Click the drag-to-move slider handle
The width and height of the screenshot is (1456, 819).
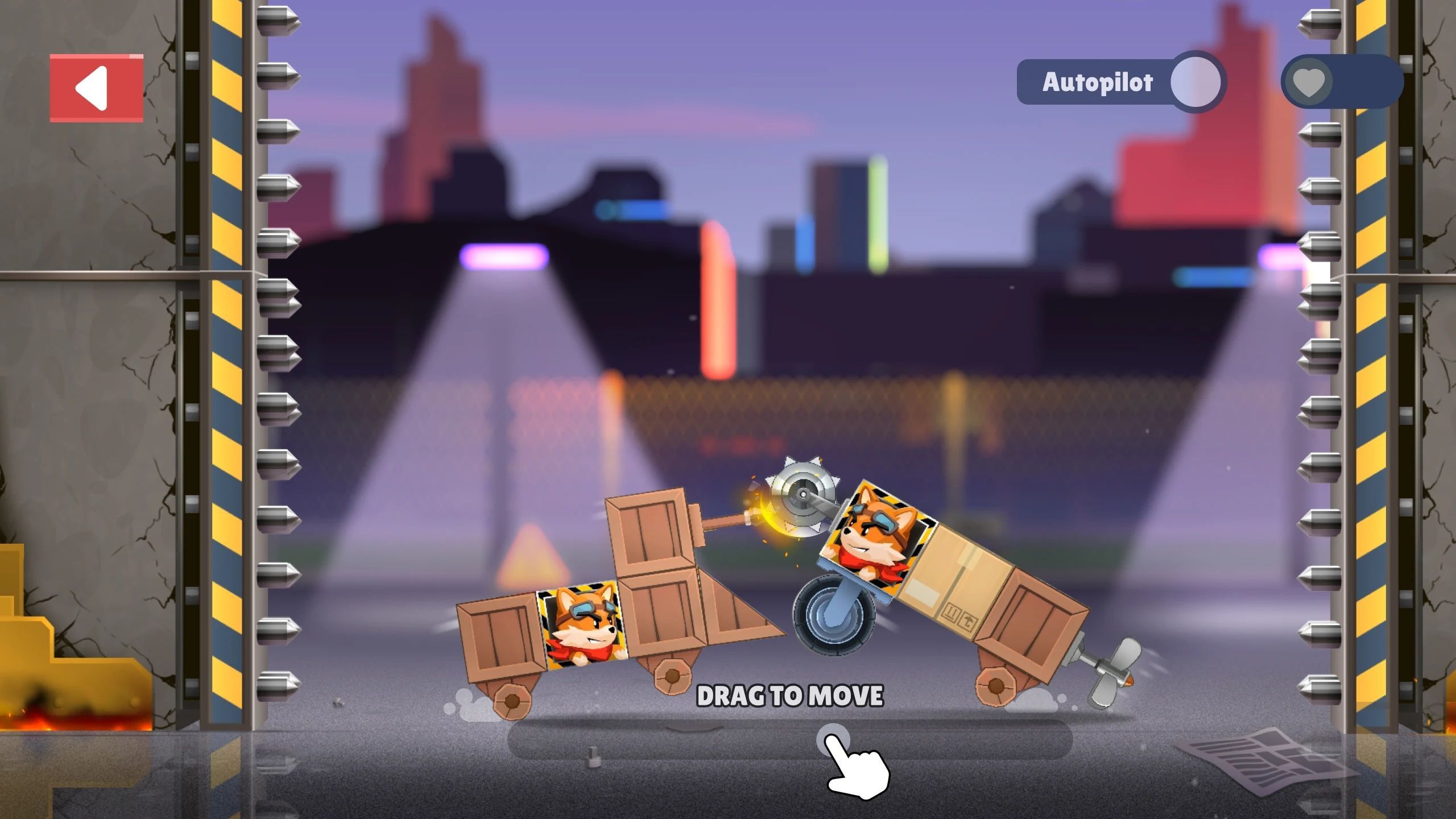[833, 740]
